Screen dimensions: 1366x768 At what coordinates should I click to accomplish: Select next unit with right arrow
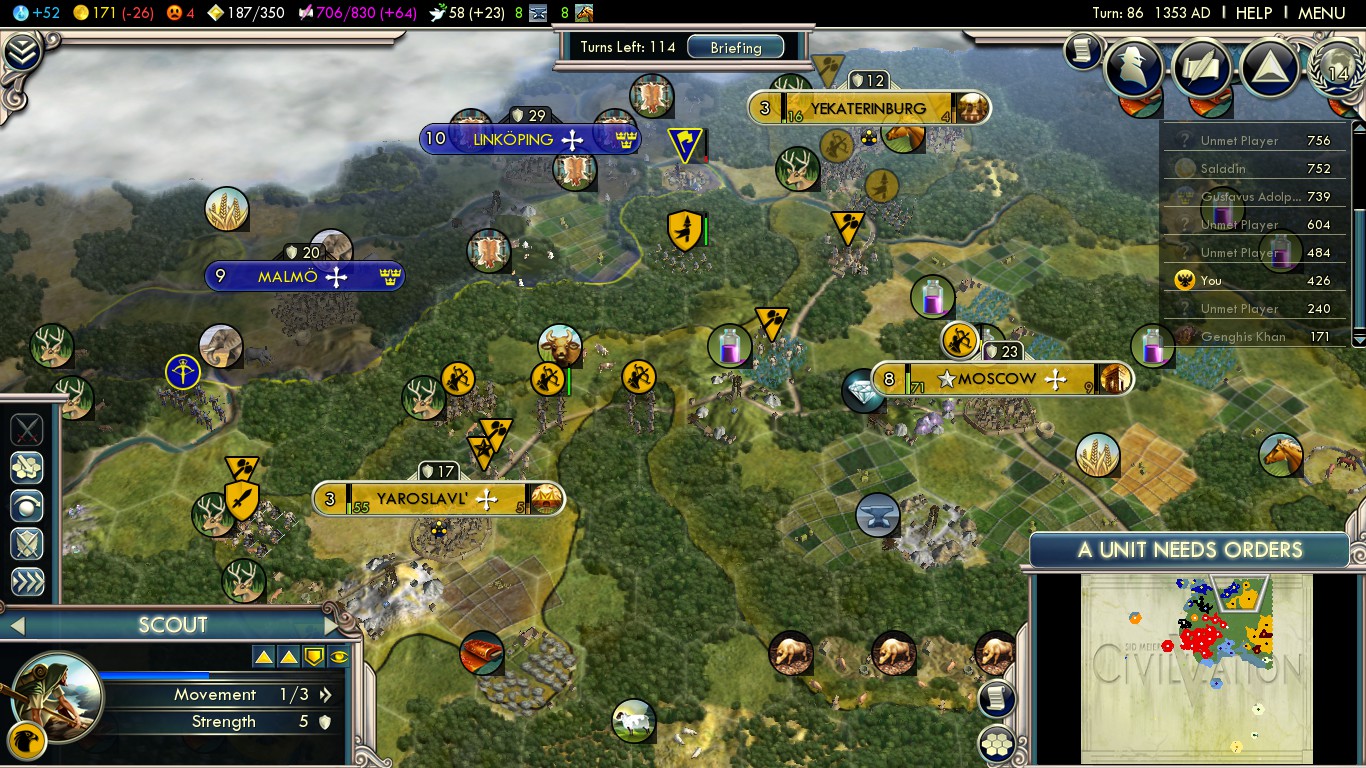click(331, 626)
